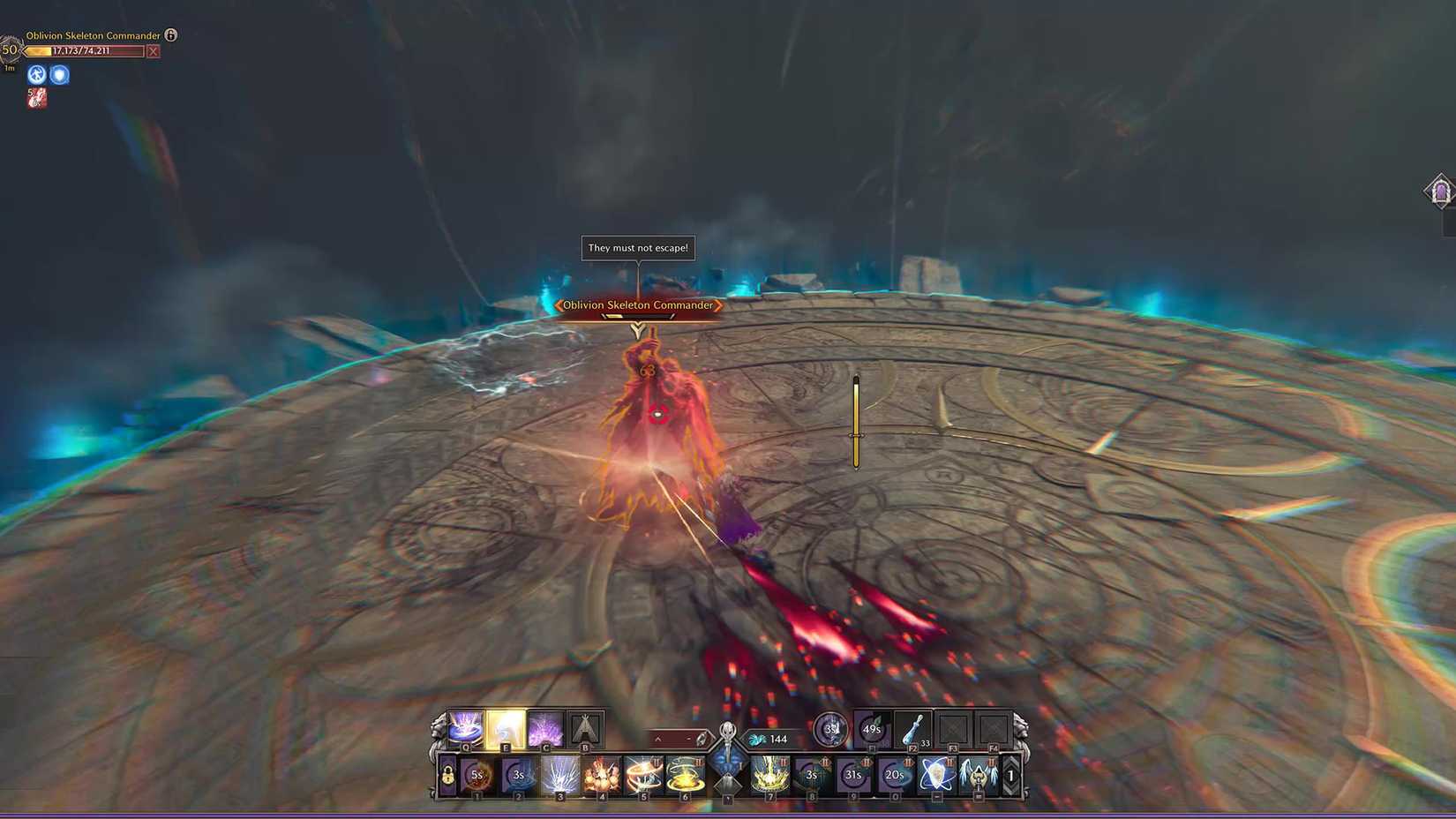The height and width of the screenshot is (819, 1456).
Task: Select the Oblivion Skeleton Commander nameplate
Action: tap(638, 305)
